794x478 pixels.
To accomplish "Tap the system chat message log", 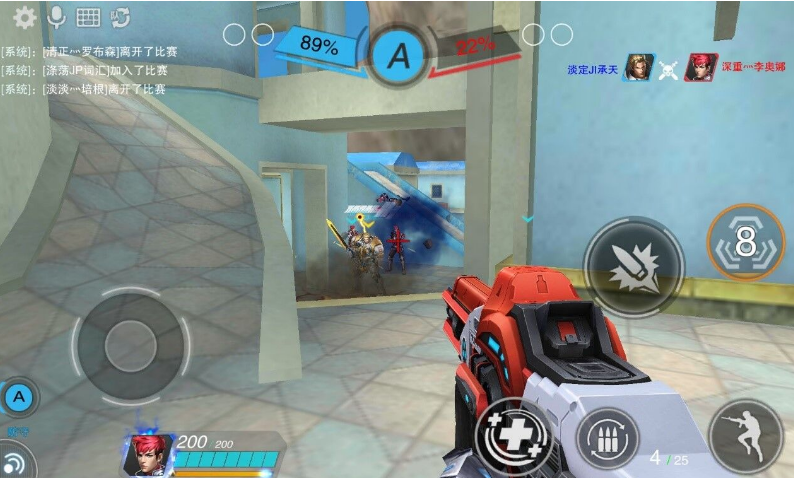I will coord(84,70).
